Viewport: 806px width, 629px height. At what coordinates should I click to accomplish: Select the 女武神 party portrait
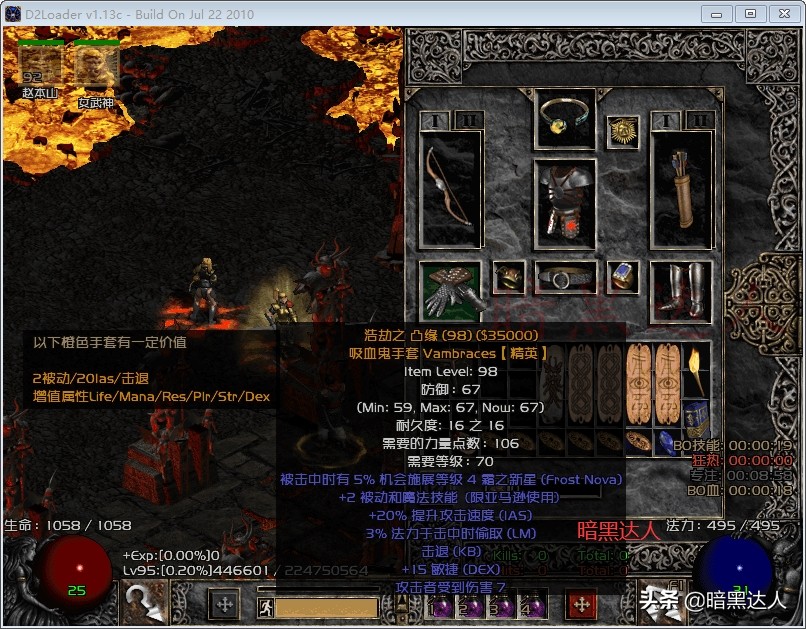[97, 64]
